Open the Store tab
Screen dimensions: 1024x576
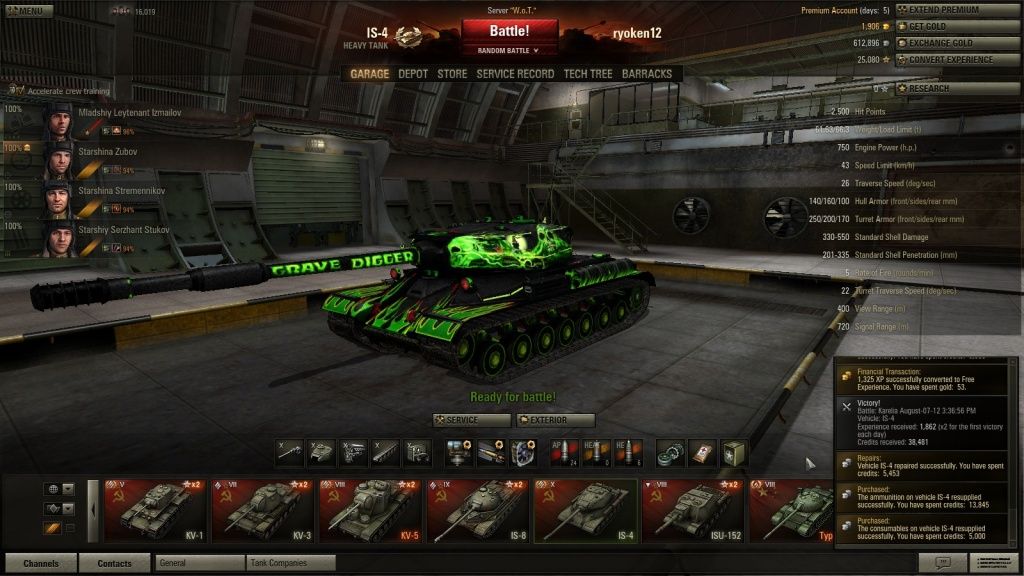[452, 74]
